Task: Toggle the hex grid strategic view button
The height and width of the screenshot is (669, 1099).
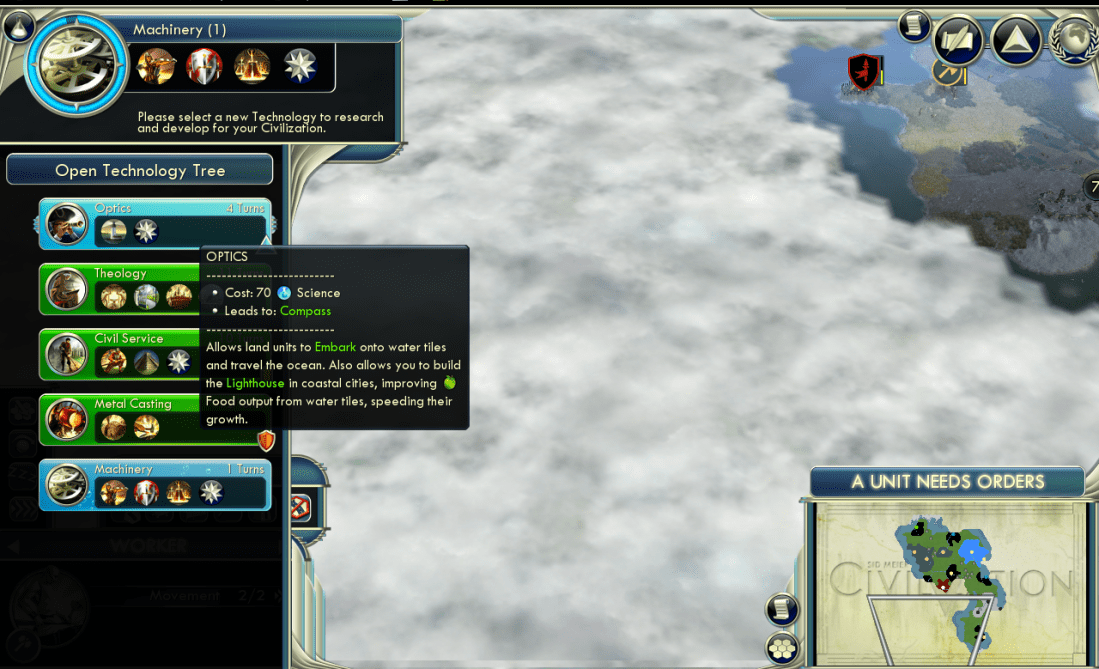Action: (782, 649)
